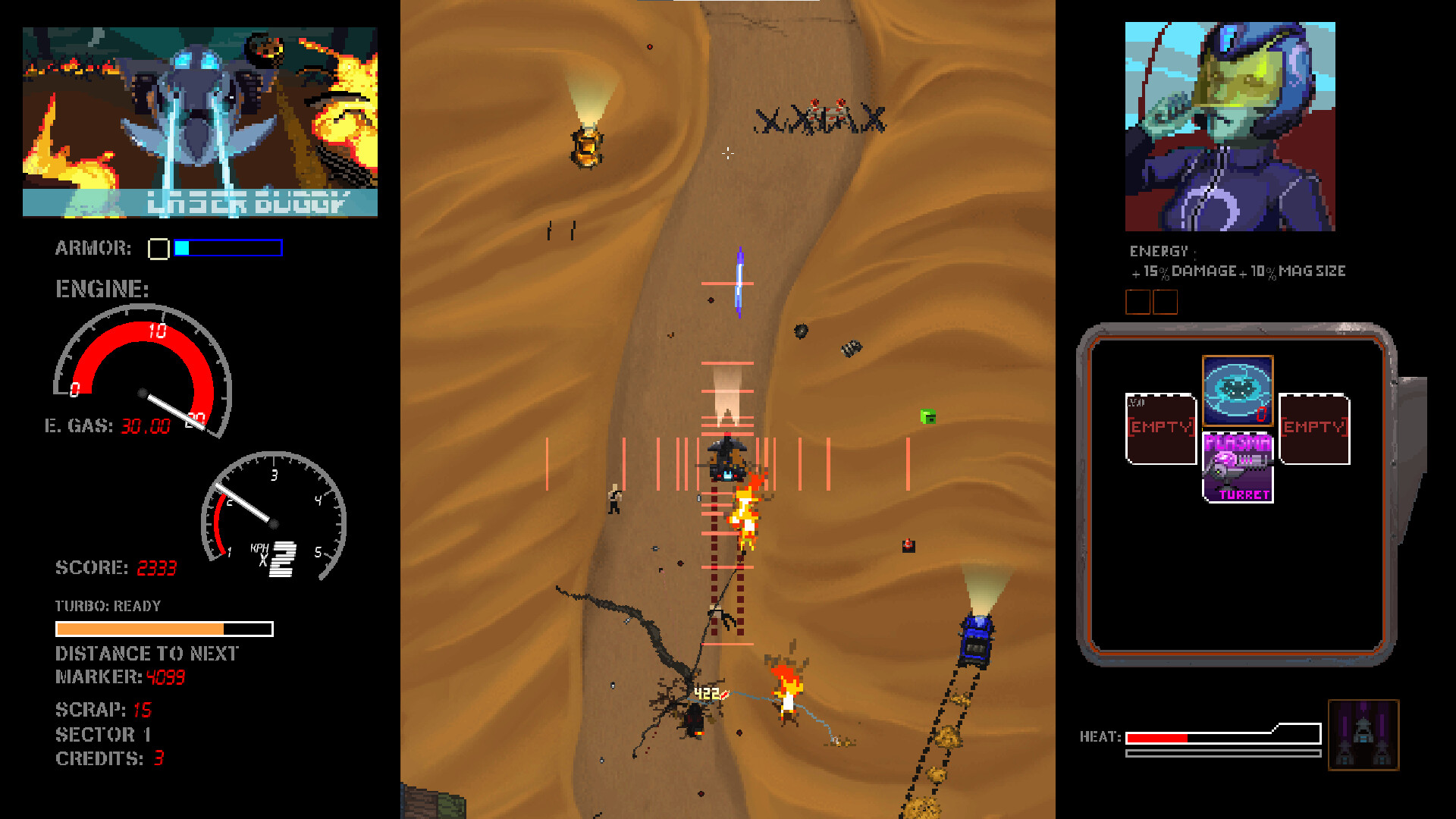Click the purple ship thumbnail beside the heat bar

coord(1363,734)
